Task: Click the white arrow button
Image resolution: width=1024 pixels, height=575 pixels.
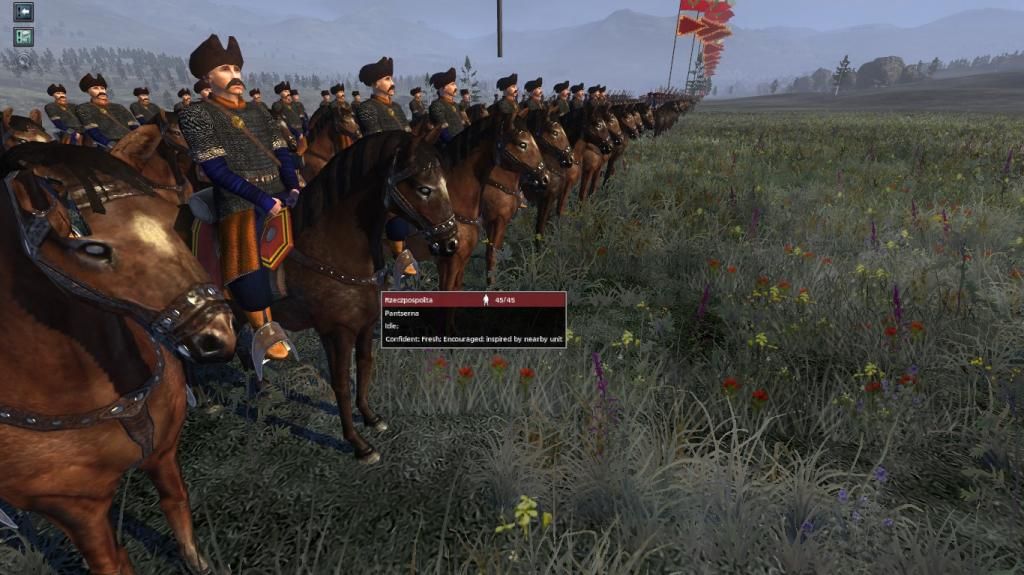Action: click(x=23, y=12)
